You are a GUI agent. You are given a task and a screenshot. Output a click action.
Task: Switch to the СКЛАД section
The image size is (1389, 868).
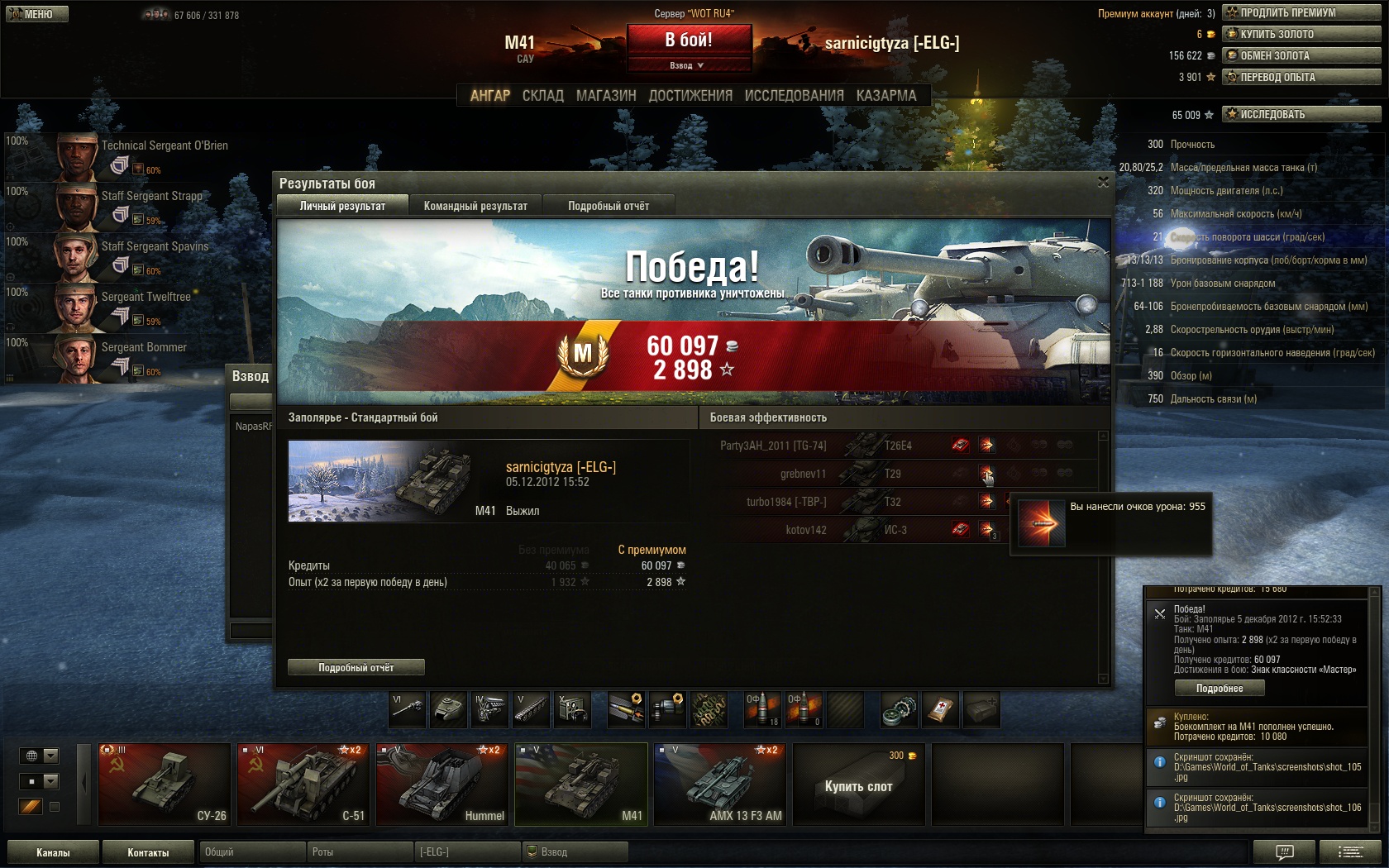542,96
